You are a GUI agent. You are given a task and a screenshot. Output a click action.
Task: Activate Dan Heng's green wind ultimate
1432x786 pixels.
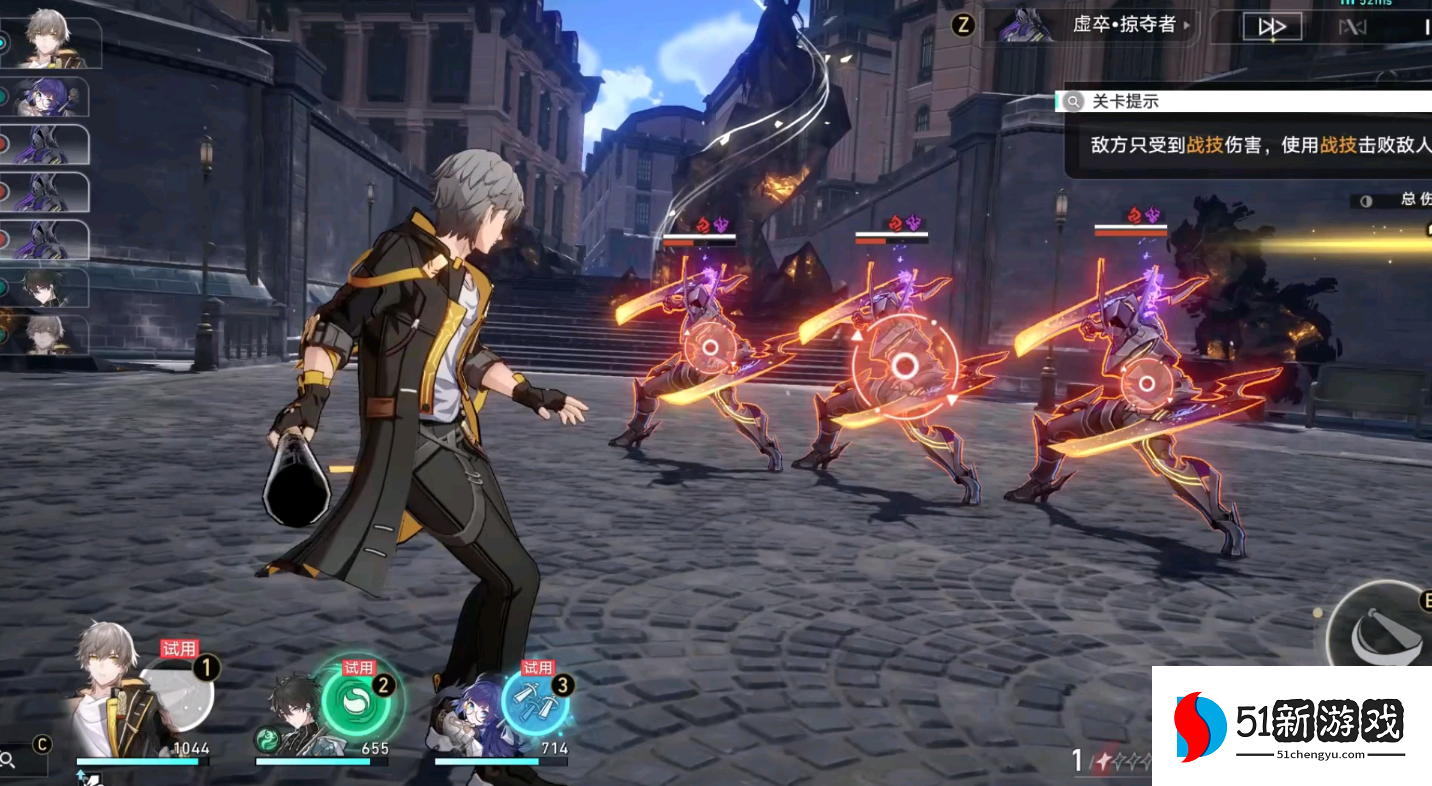coord(355,698)
